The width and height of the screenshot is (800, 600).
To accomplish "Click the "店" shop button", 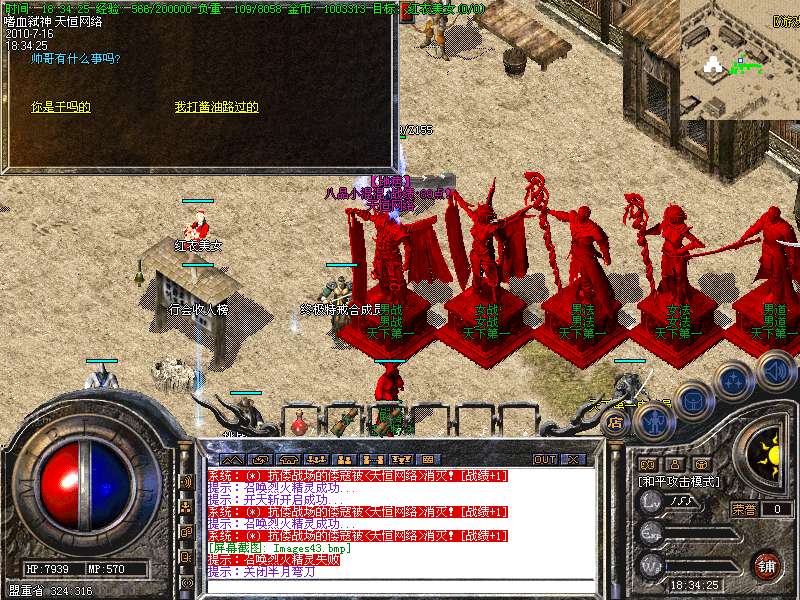I will (x=616, y=423).
